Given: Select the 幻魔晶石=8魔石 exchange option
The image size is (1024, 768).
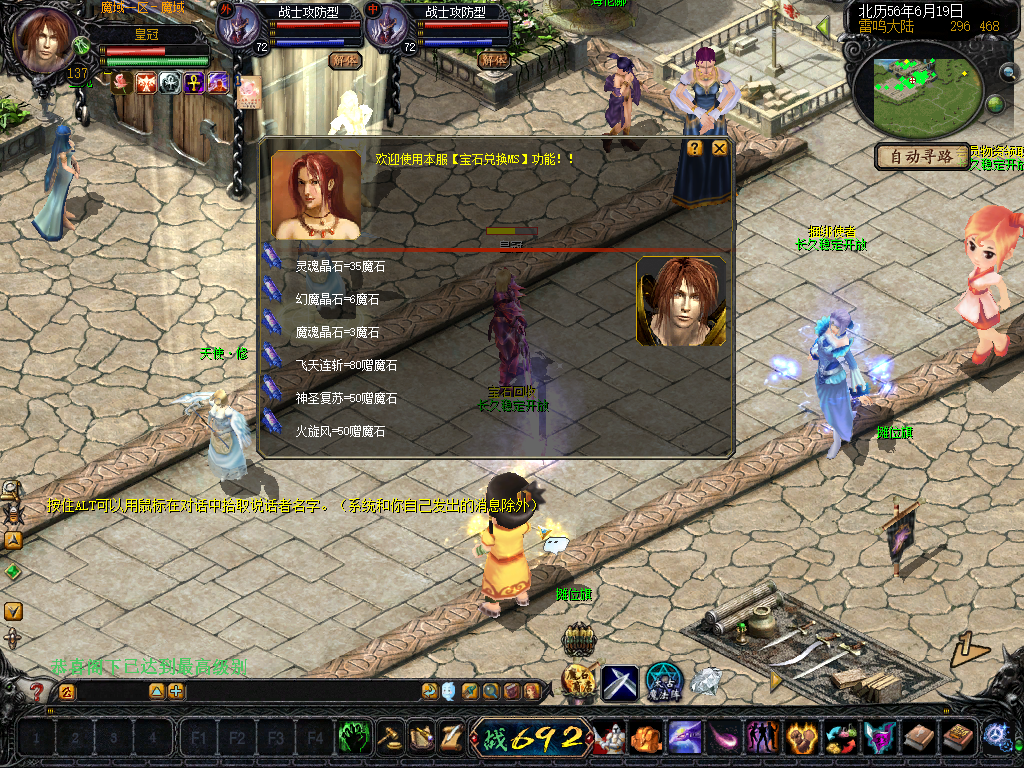Looking at the screenshot, I should click(x=336, y=300).
